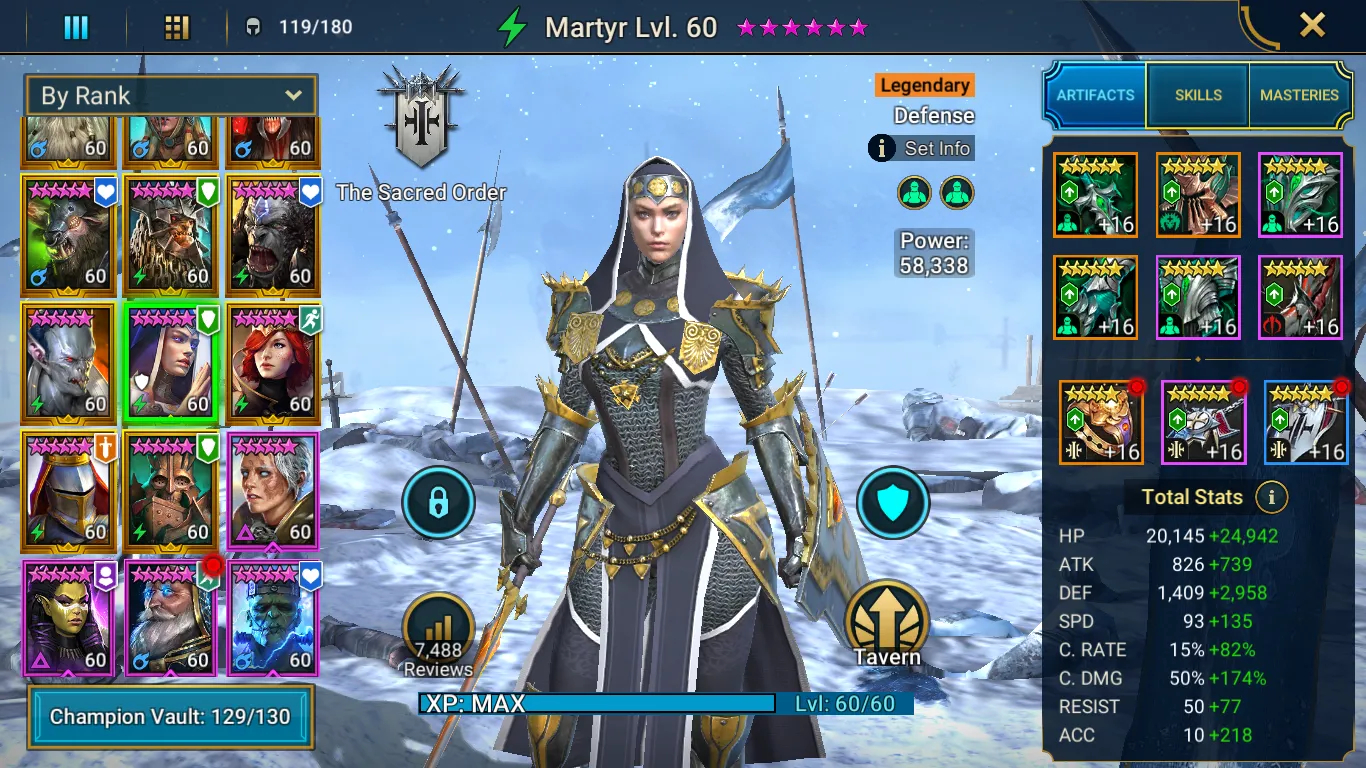Click the shield button beside the champion

pos(893,503)
